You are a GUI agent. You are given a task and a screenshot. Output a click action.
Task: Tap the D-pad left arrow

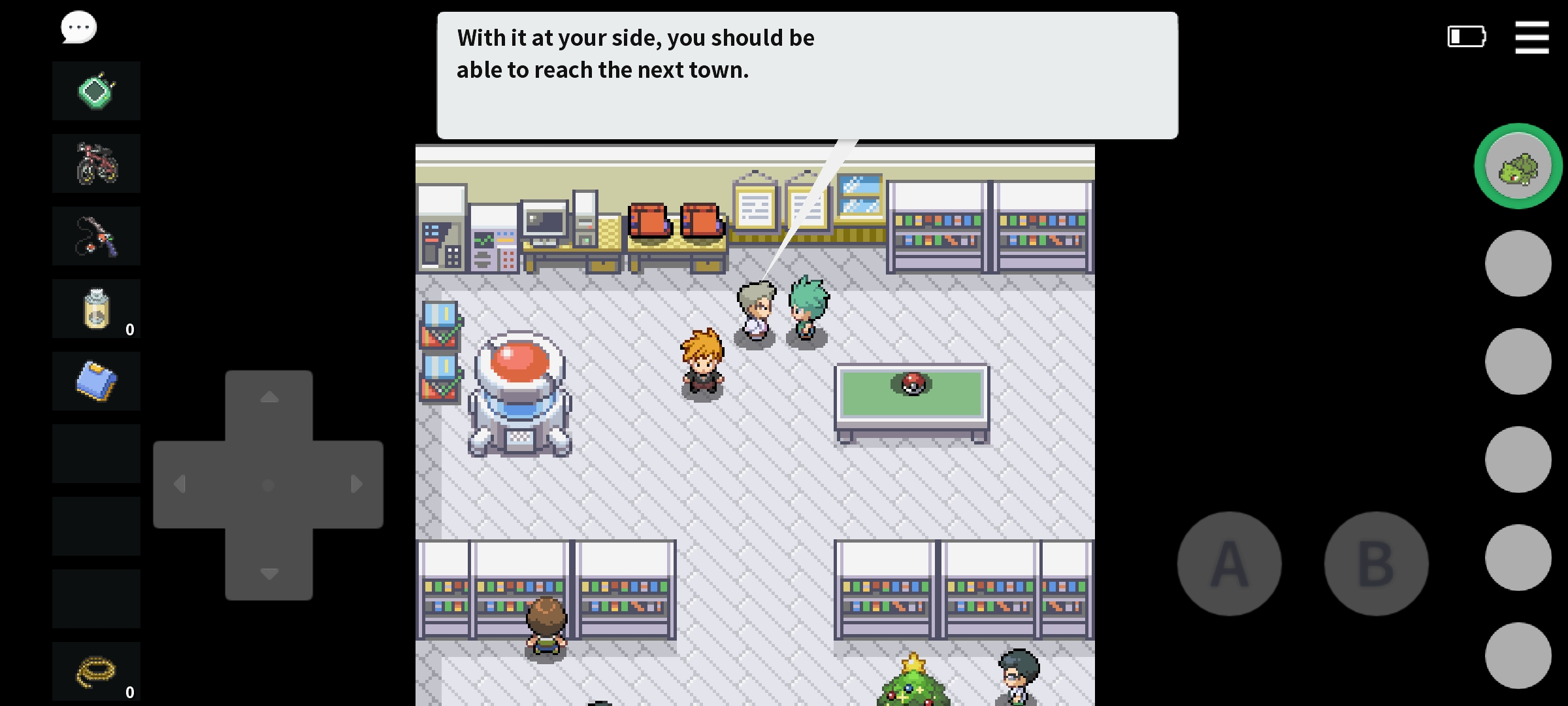point(180,484)
